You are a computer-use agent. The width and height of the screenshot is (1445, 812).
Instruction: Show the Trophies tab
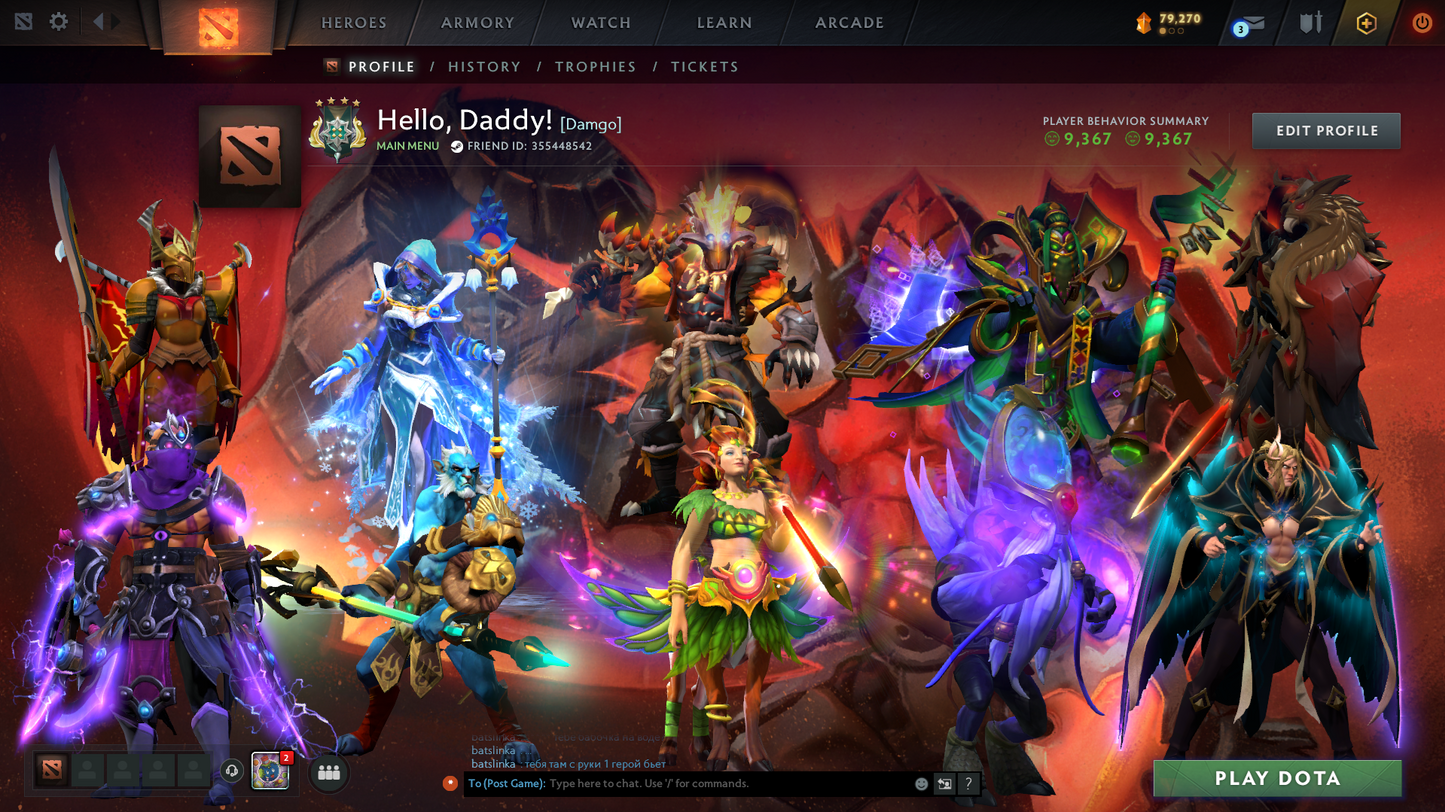595,67
